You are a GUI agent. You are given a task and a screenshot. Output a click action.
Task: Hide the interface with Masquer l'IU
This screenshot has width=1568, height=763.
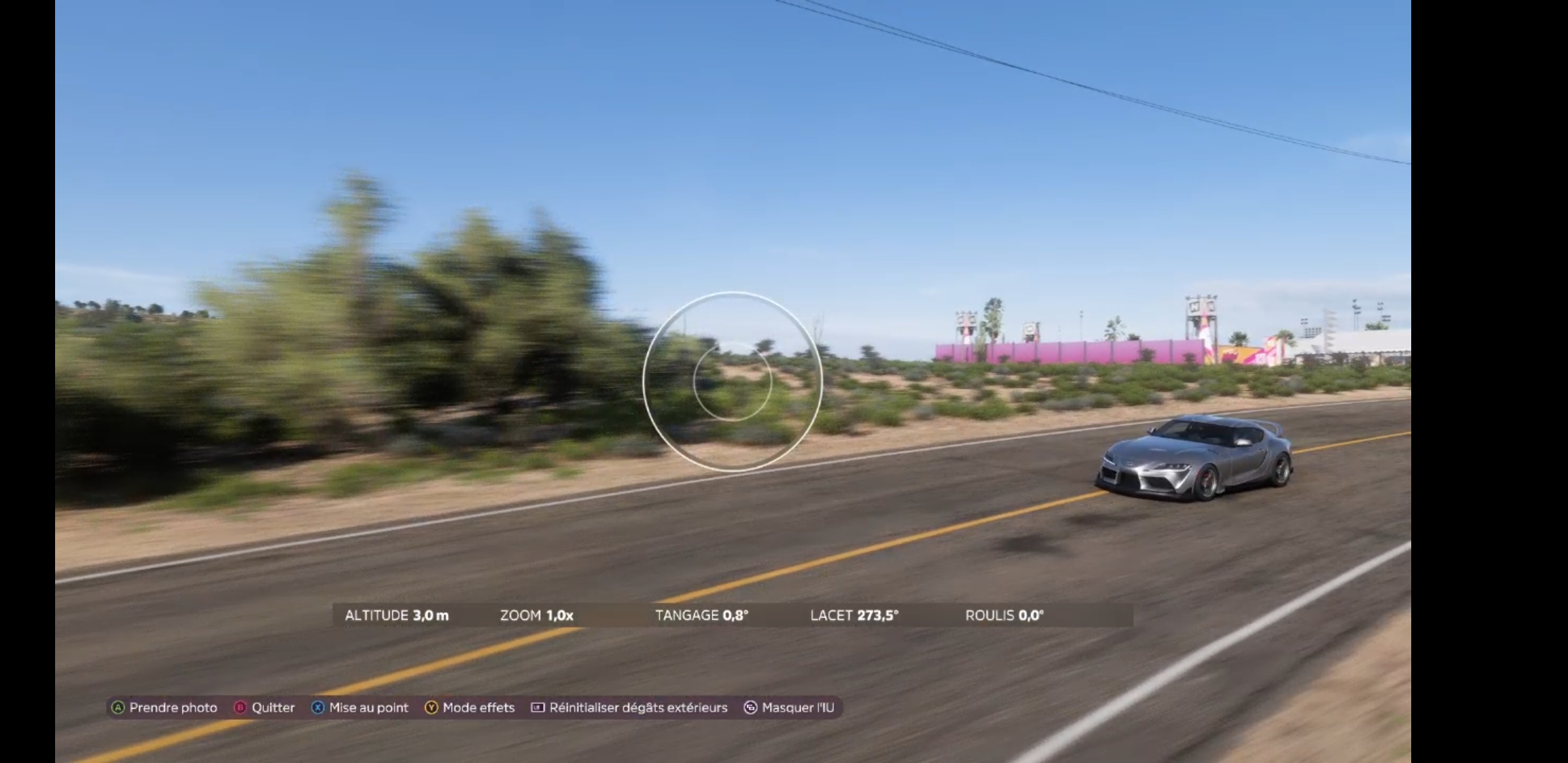click(789, 707)
